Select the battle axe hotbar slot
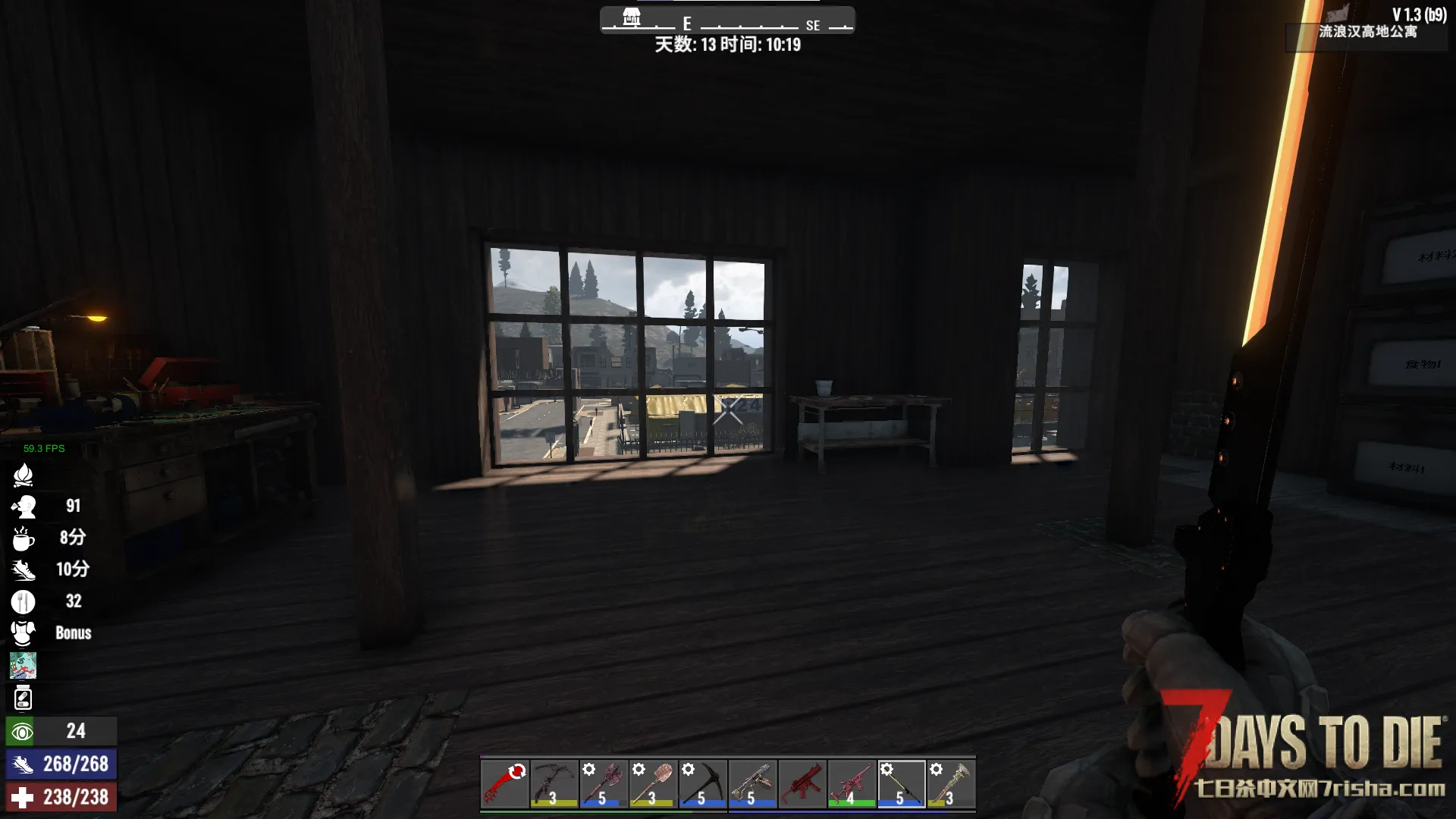The width and height of the screenshot is (1456, 819). point(604,783)
